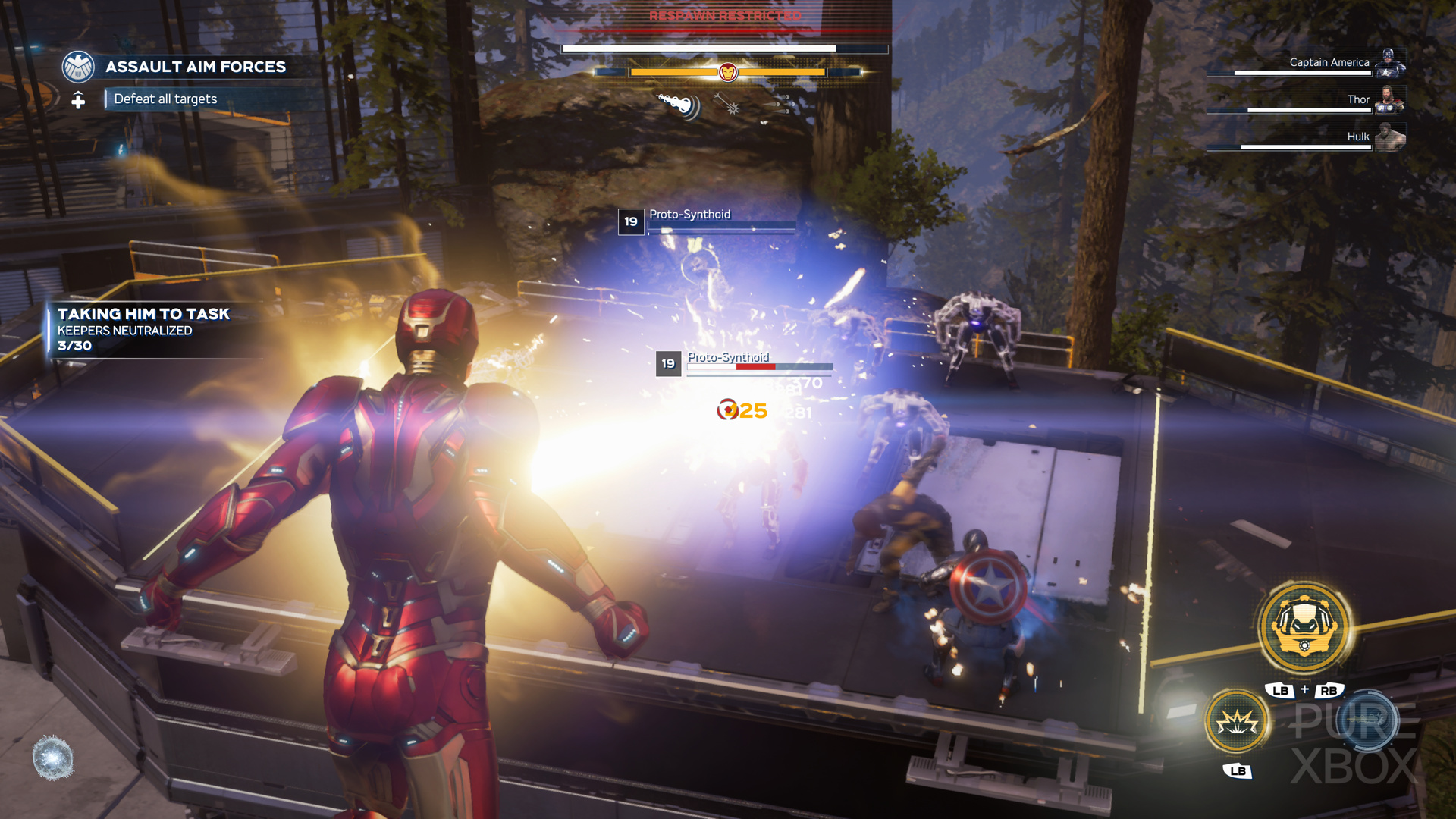Use the blue circular support ability icon
Image resolution: width=1456 pixels, height=819 pixels.
pos(1367,720)
